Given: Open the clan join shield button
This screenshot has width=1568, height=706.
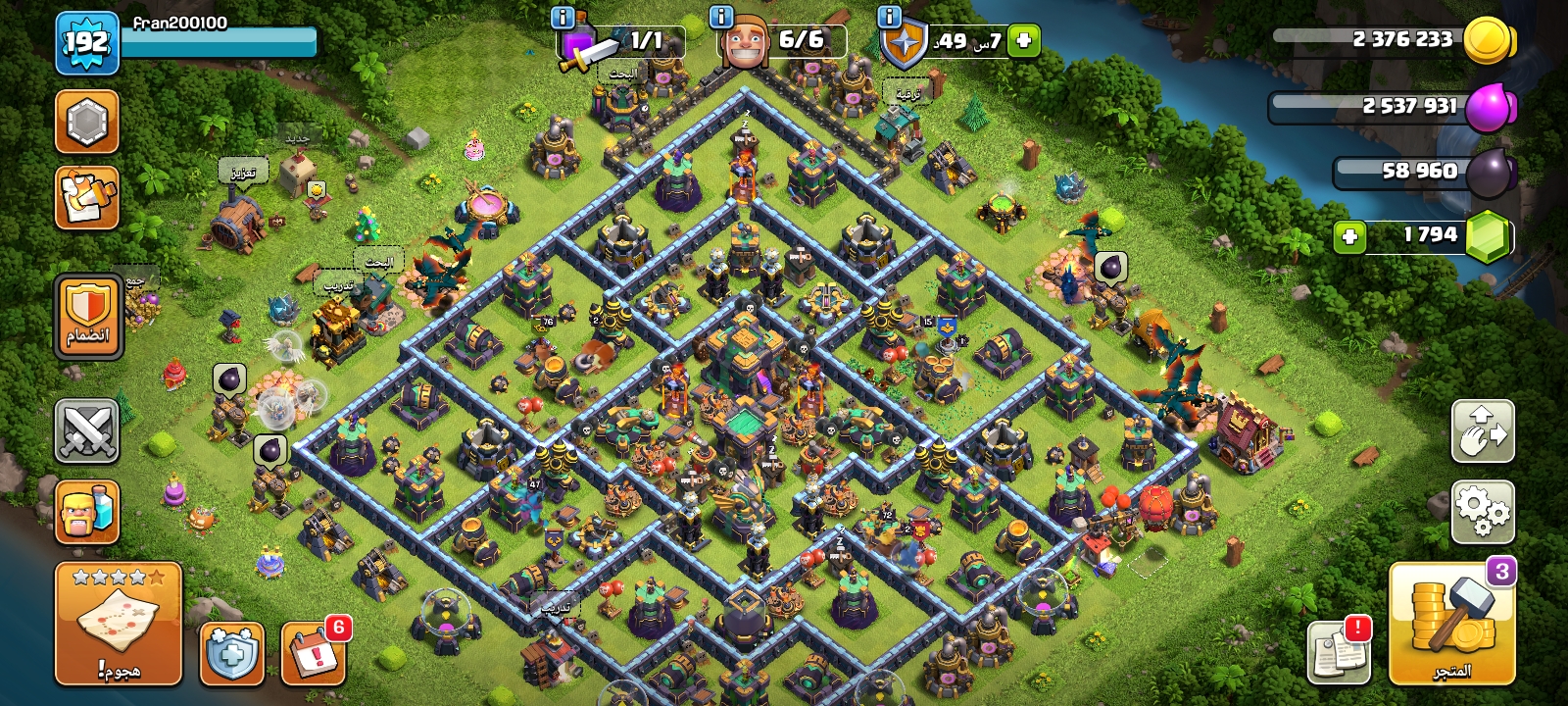Looking at the screenshot, I should [88, 316].
